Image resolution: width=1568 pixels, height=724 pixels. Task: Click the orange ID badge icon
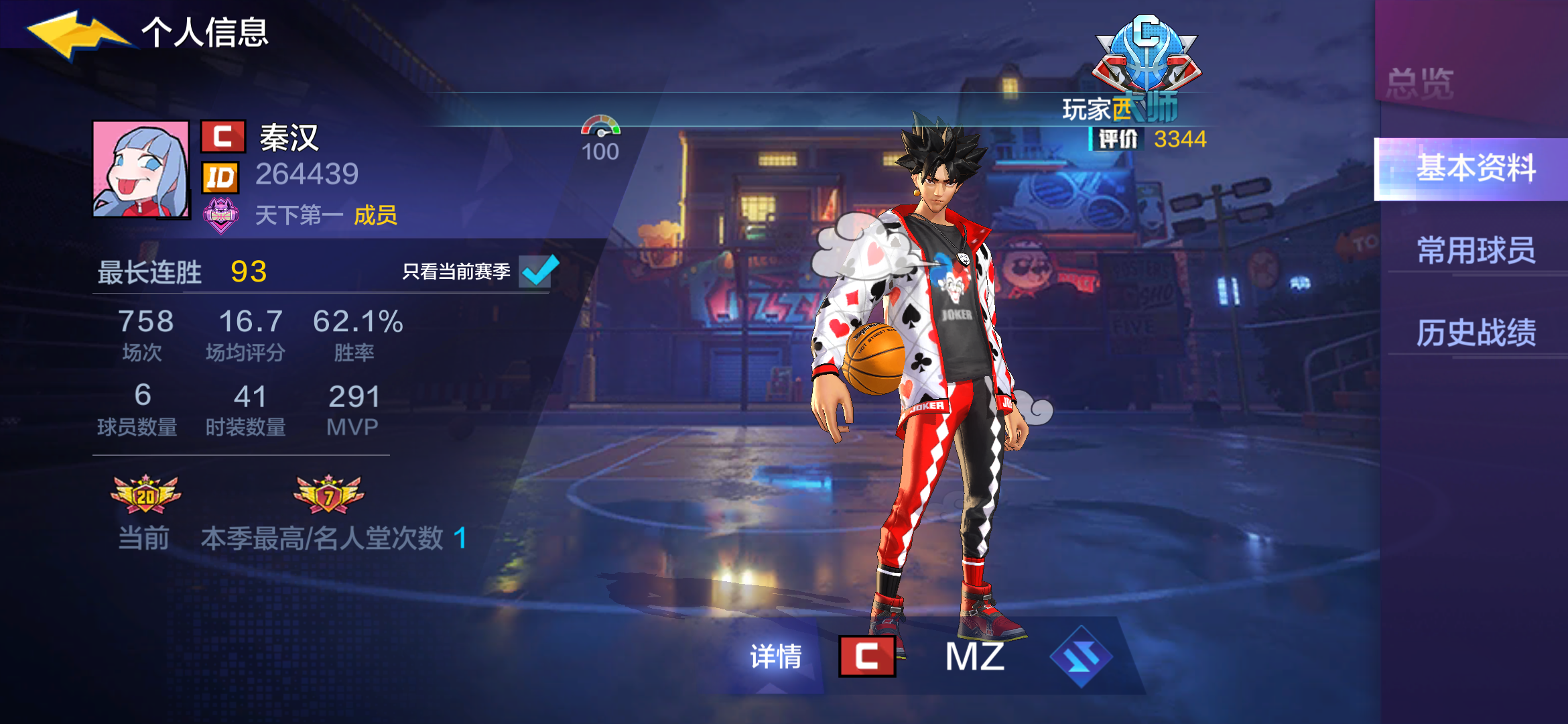[221, 178]
